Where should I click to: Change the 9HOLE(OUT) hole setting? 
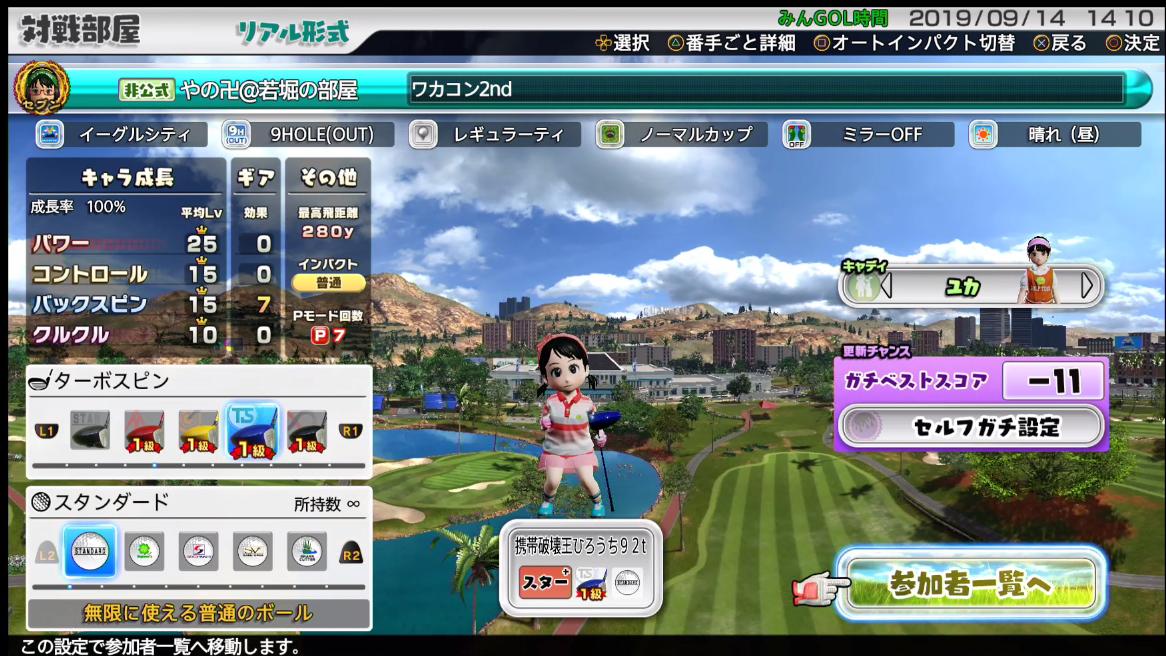[x=307, y=134]
